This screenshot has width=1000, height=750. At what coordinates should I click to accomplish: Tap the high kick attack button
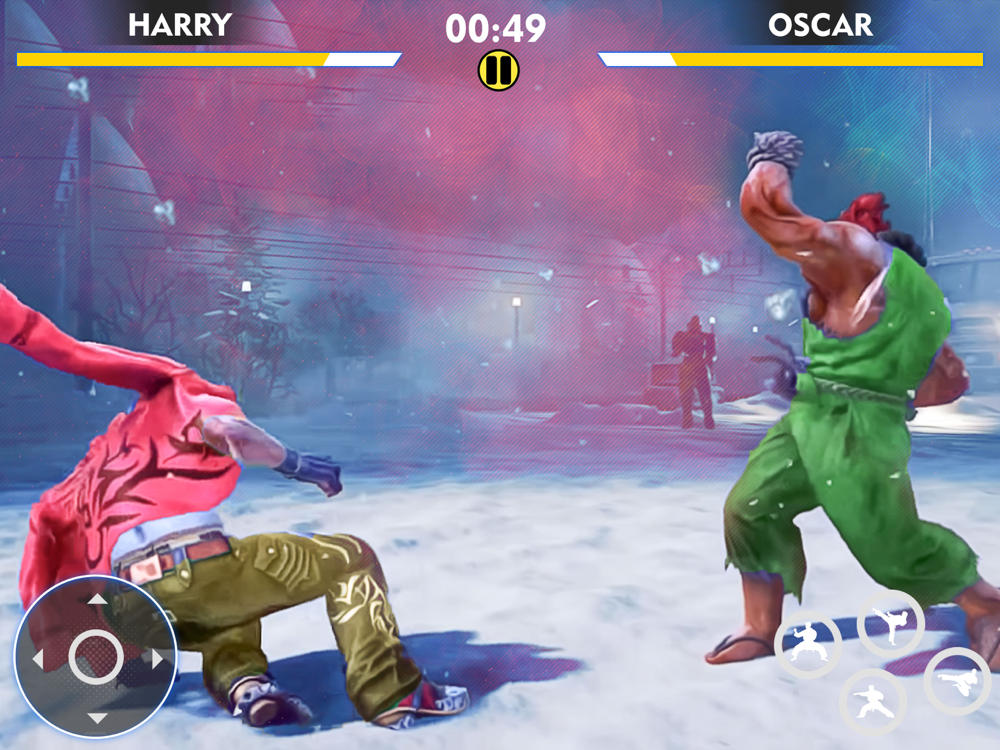(890, 624)
